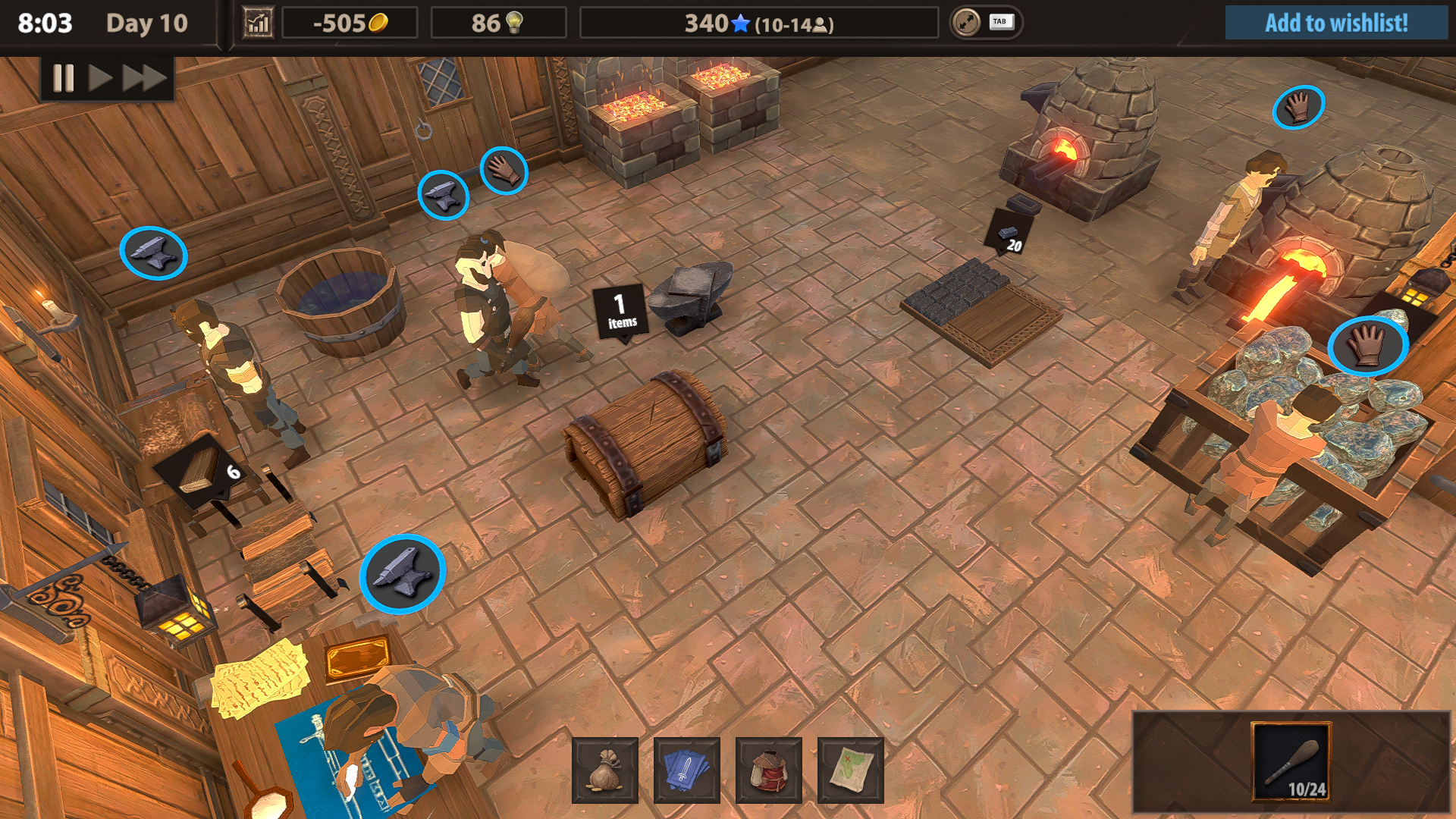
Task: Open the sword blueprints panel
Action: [686, 768]
